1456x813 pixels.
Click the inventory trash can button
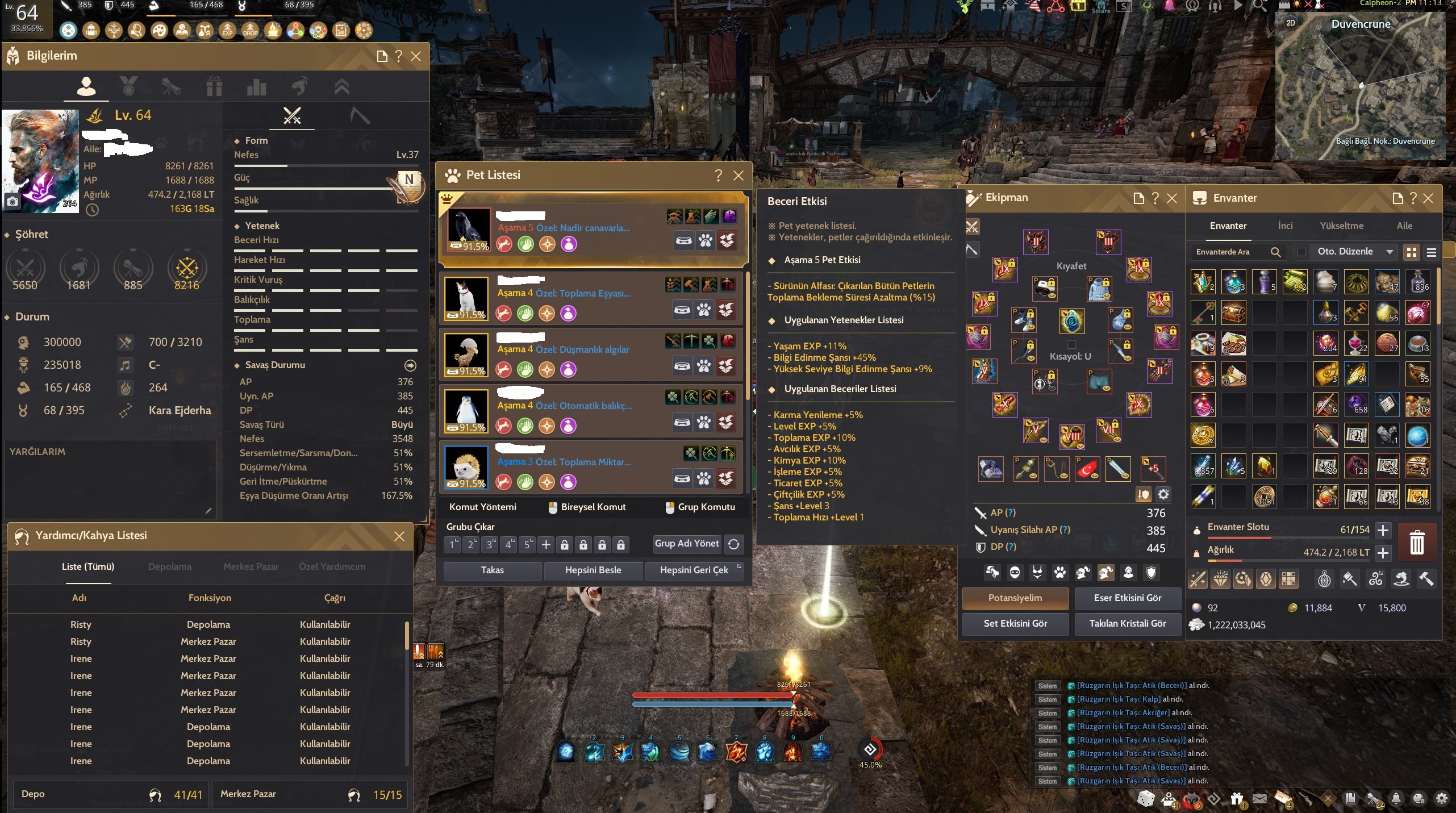coord(1417,542)
